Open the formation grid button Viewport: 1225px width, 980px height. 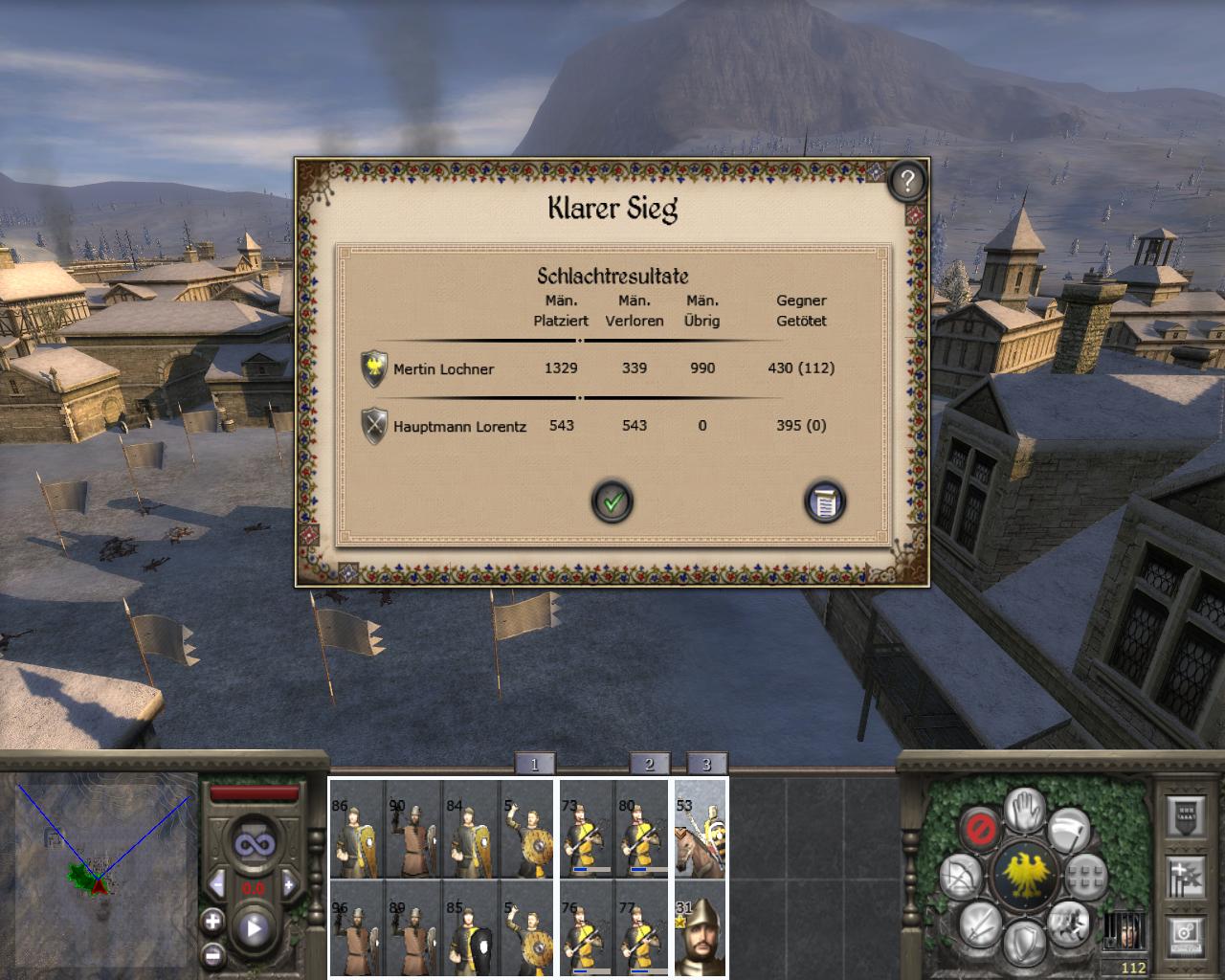1086,875
